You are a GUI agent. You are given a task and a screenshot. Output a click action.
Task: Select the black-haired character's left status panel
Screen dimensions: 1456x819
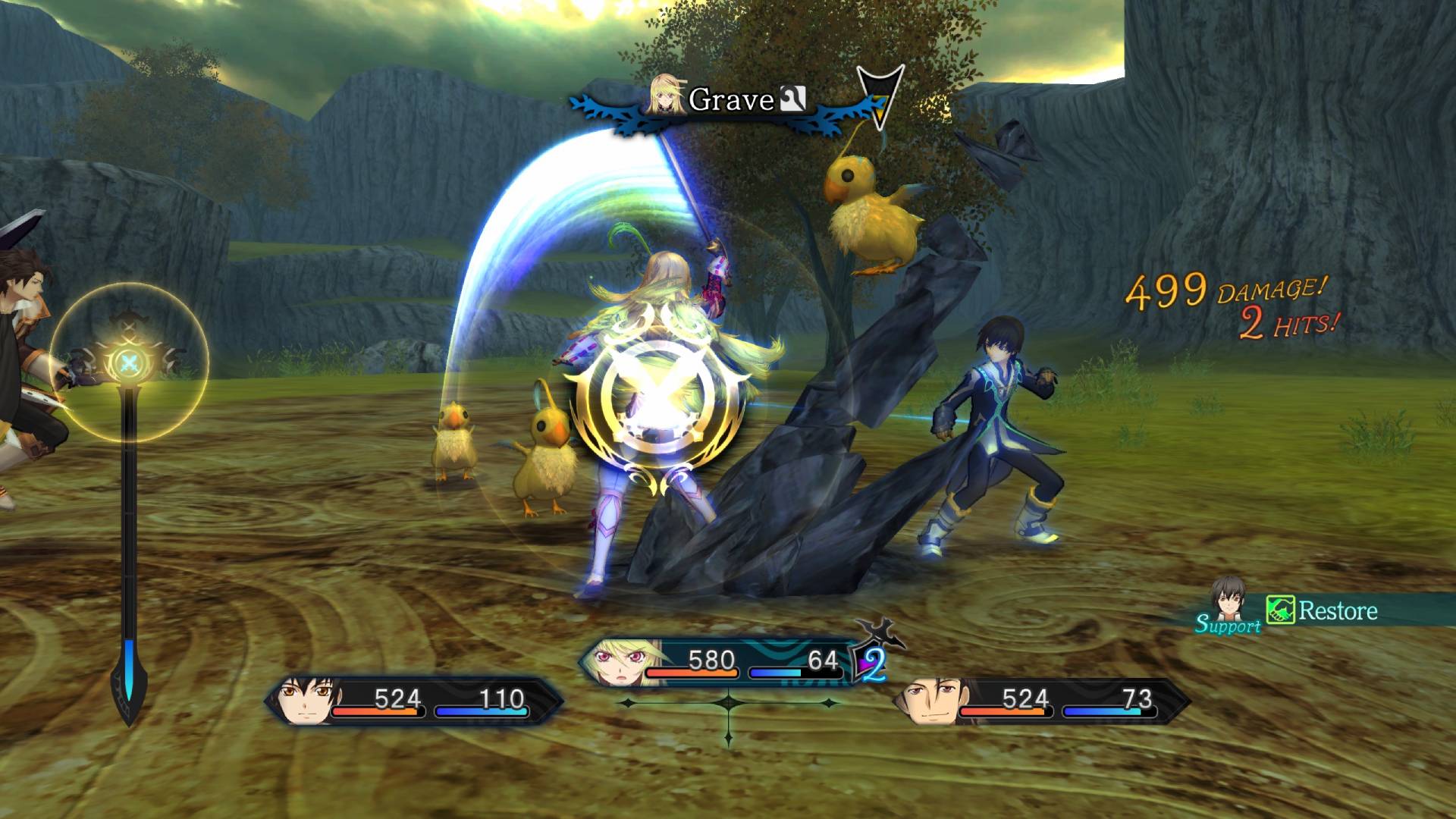pos(414,701)
